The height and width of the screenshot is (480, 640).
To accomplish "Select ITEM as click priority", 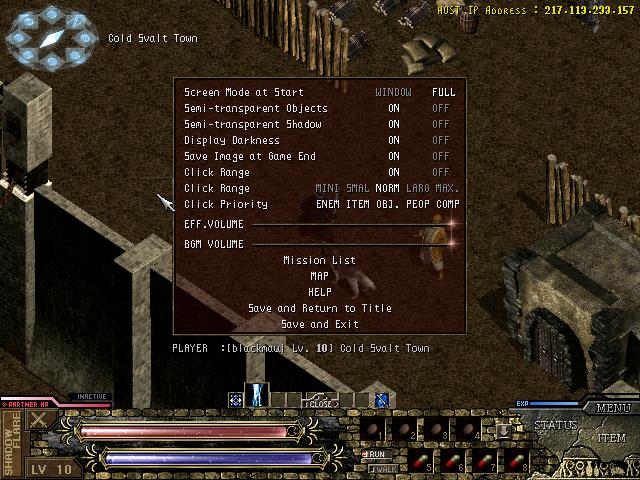I will pyautogui.click(x=356, y=204).
